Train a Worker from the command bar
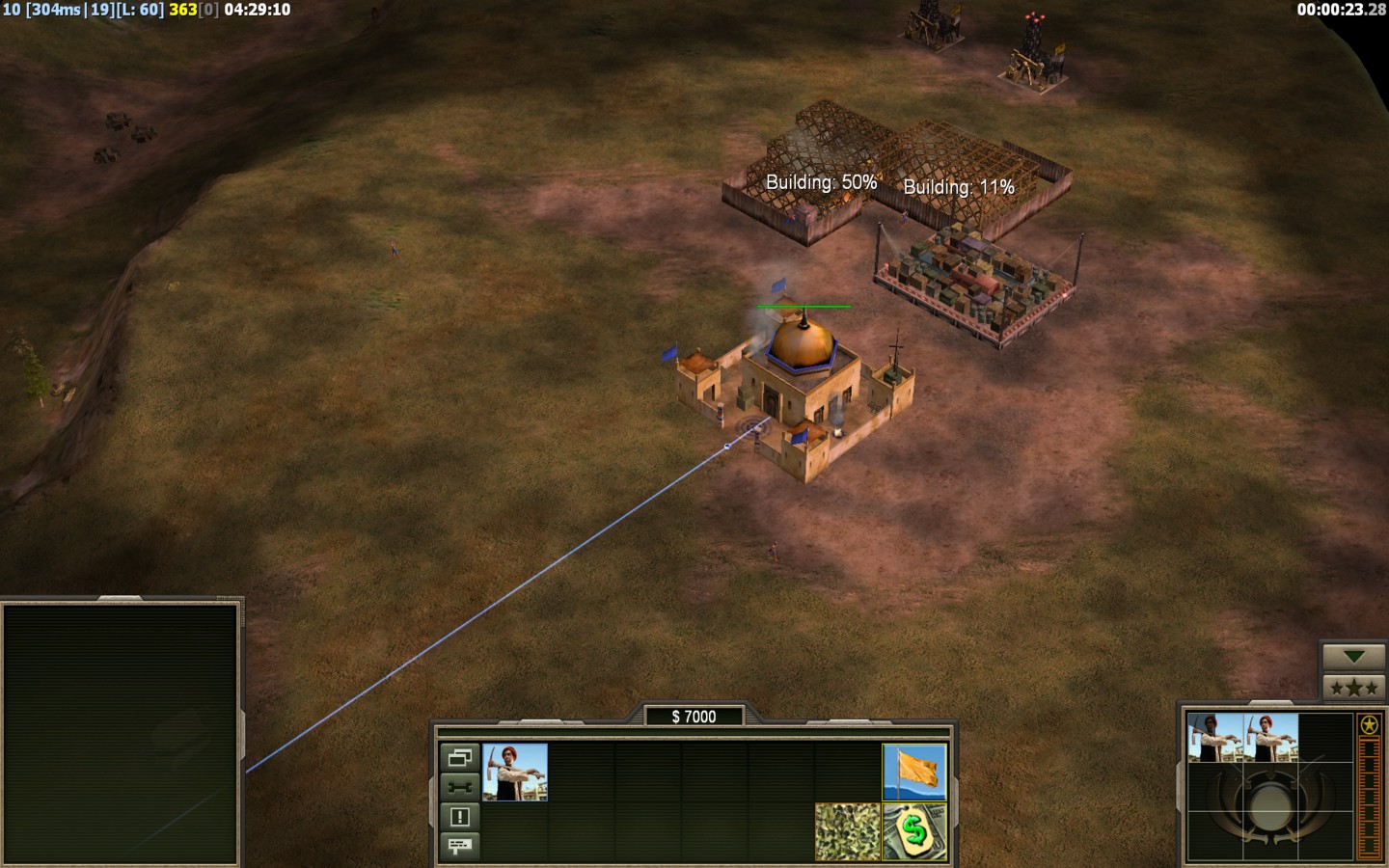The width and height of the screenshot is (1389, 868). pyautogui.click(x=515, y=772)
